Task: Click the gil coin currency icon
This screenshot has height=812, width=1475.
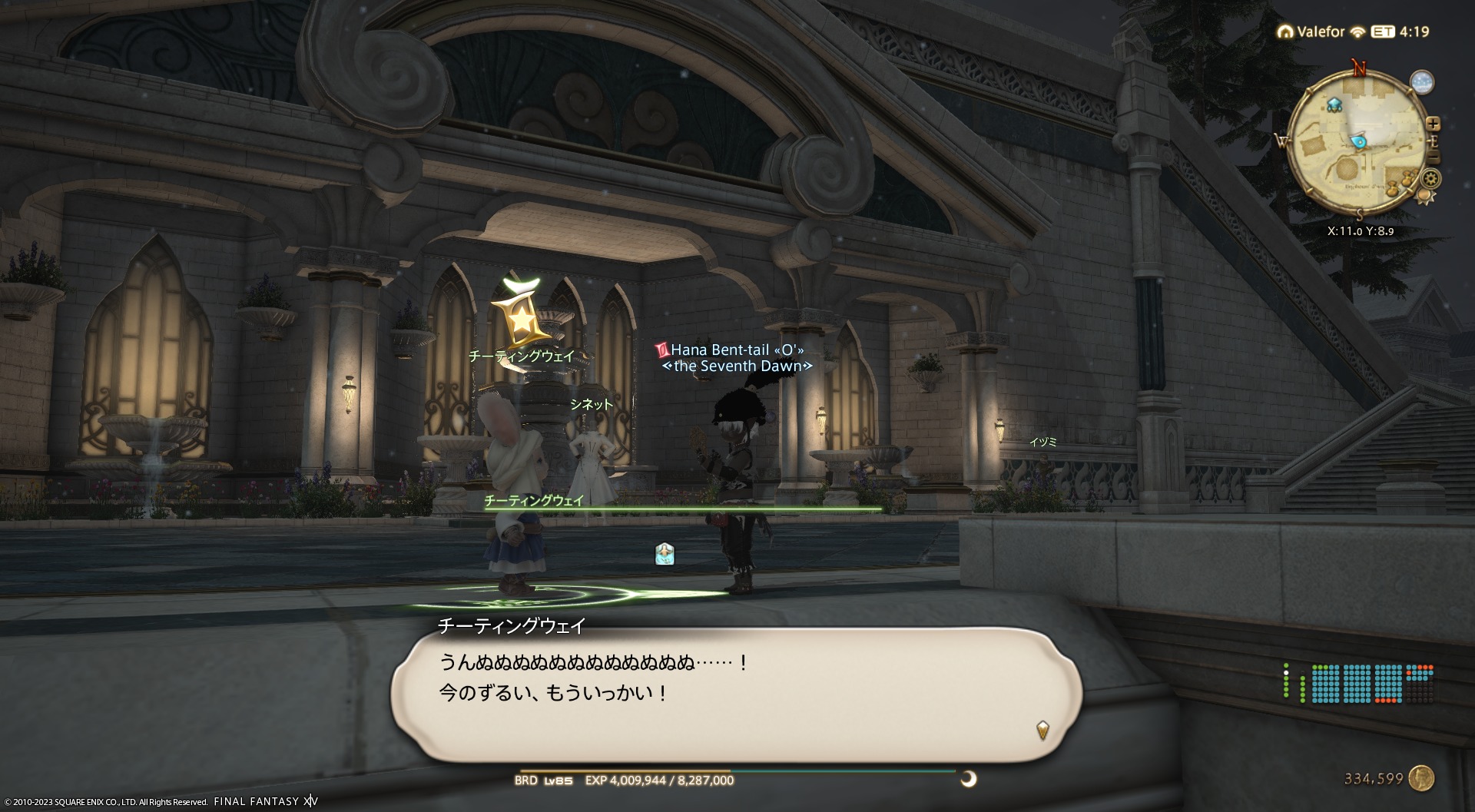Action: pos(1422,778)
